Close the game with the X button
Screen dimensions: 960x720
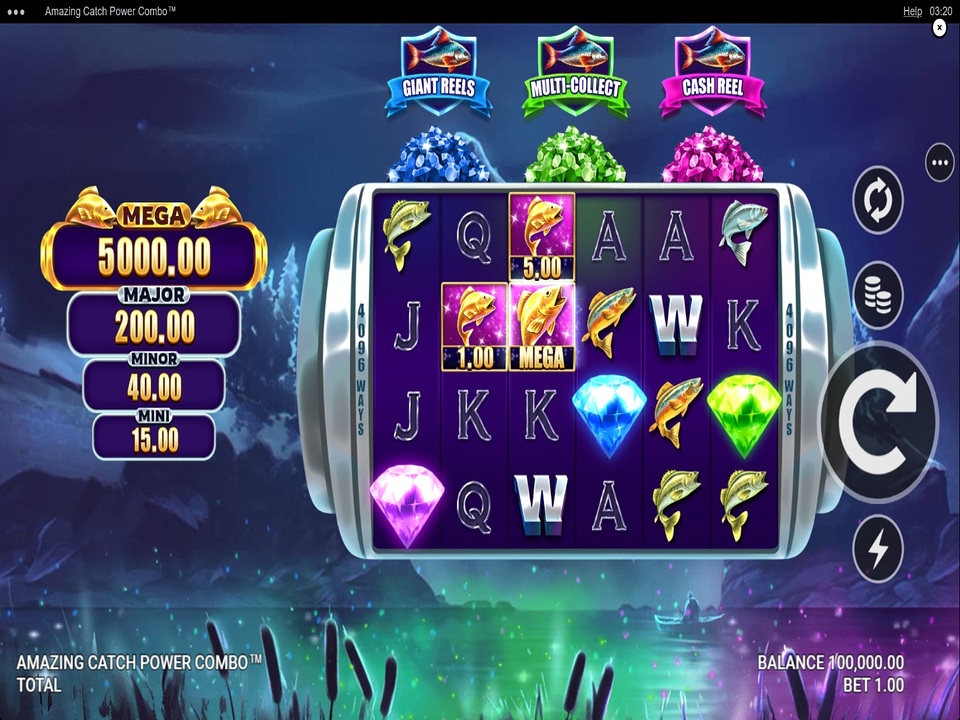tap(939, 28)
